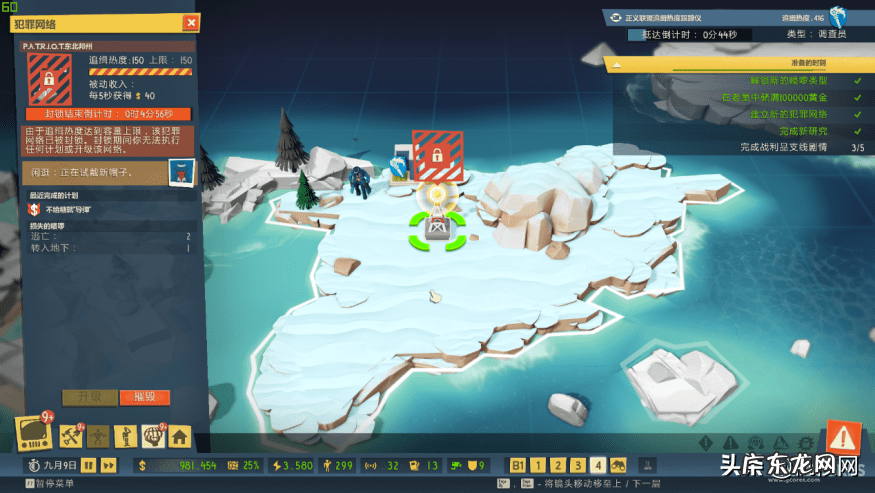Open the large orange warning alert

[844, 436]
